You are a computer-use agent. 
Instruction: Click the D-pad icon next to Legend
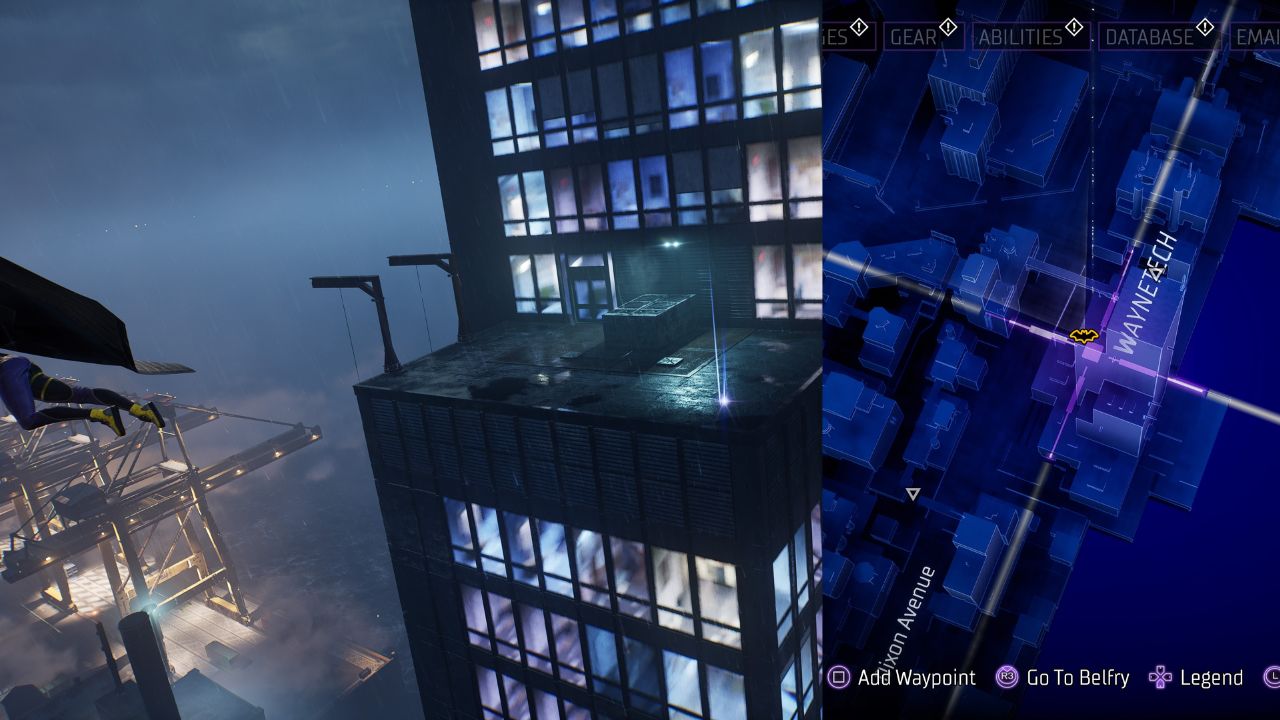tap(1160, 677)
